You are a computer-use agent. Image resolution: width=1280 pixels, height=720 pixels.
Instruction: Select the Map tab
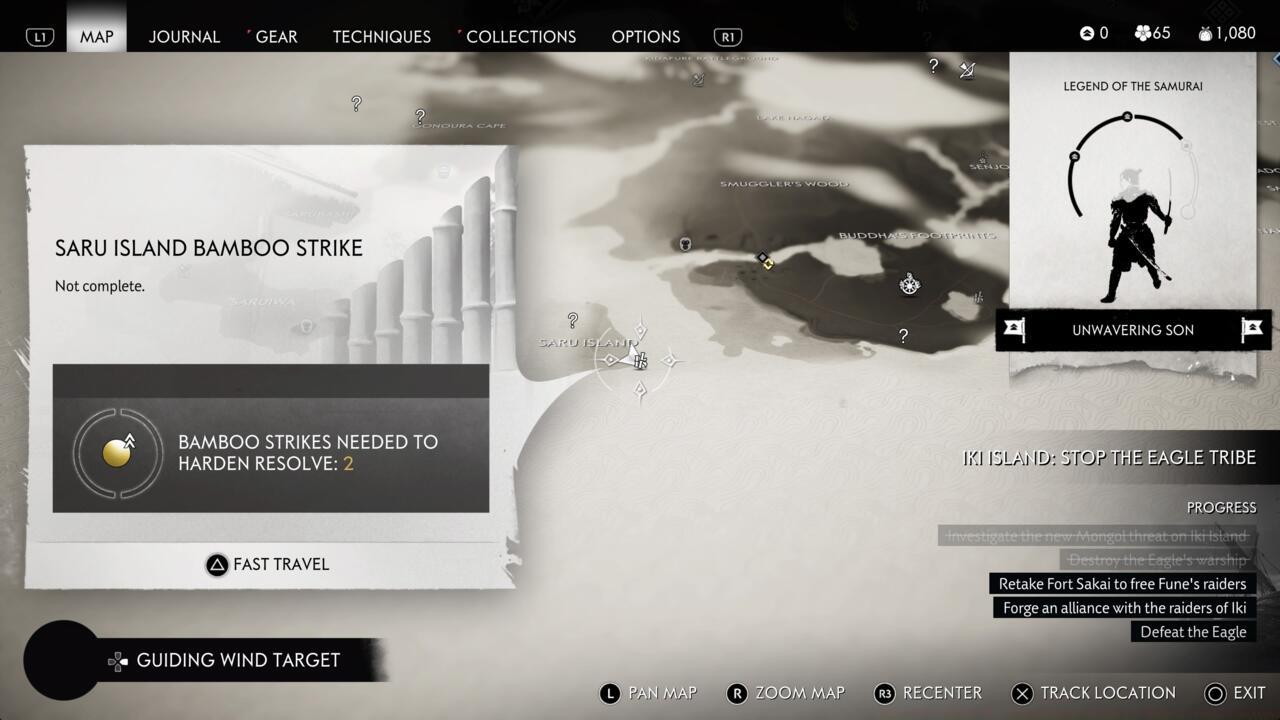coord(97,37)
